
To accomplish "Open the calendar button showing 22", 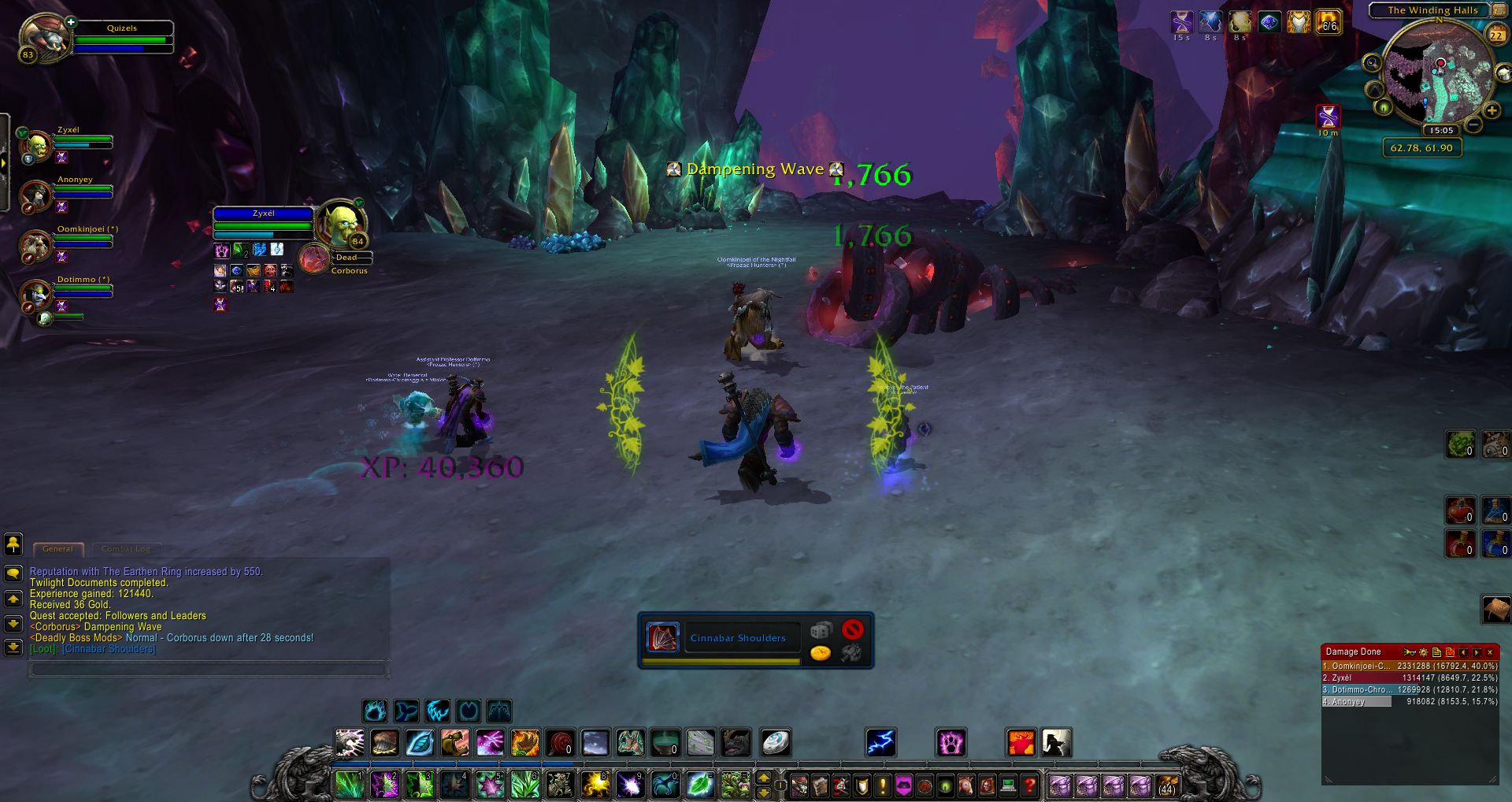I will (1496, 35).
